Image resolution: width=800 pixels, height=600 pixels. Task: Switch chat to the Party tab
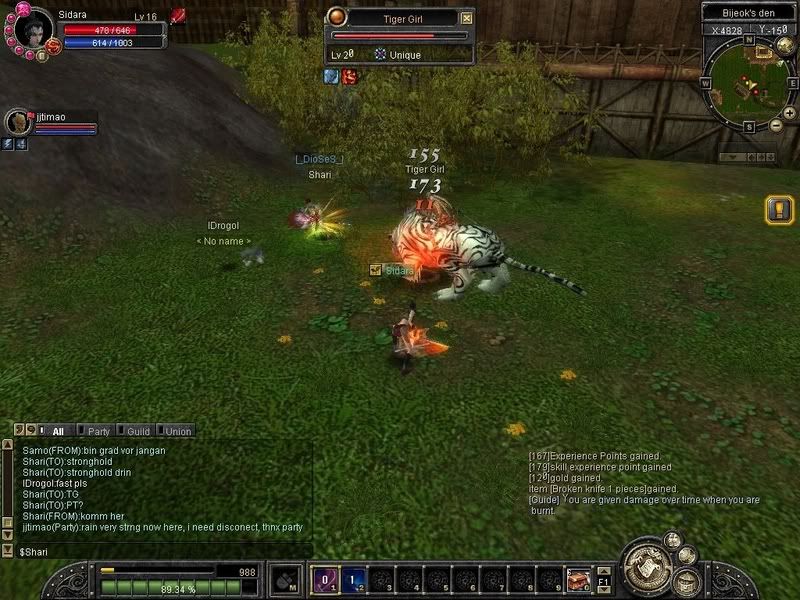point(97,431)
